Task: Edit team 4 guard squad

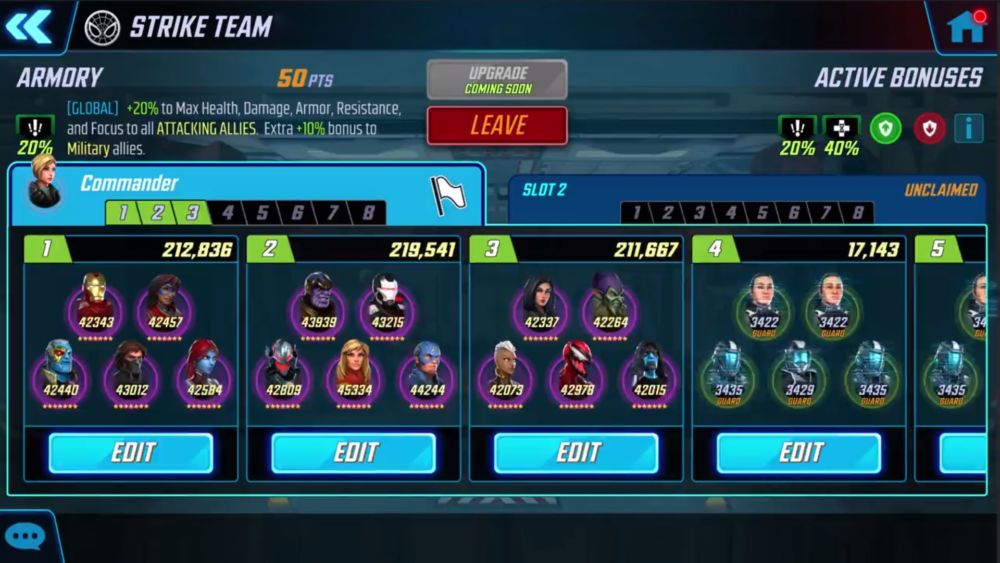Action: 799,453
